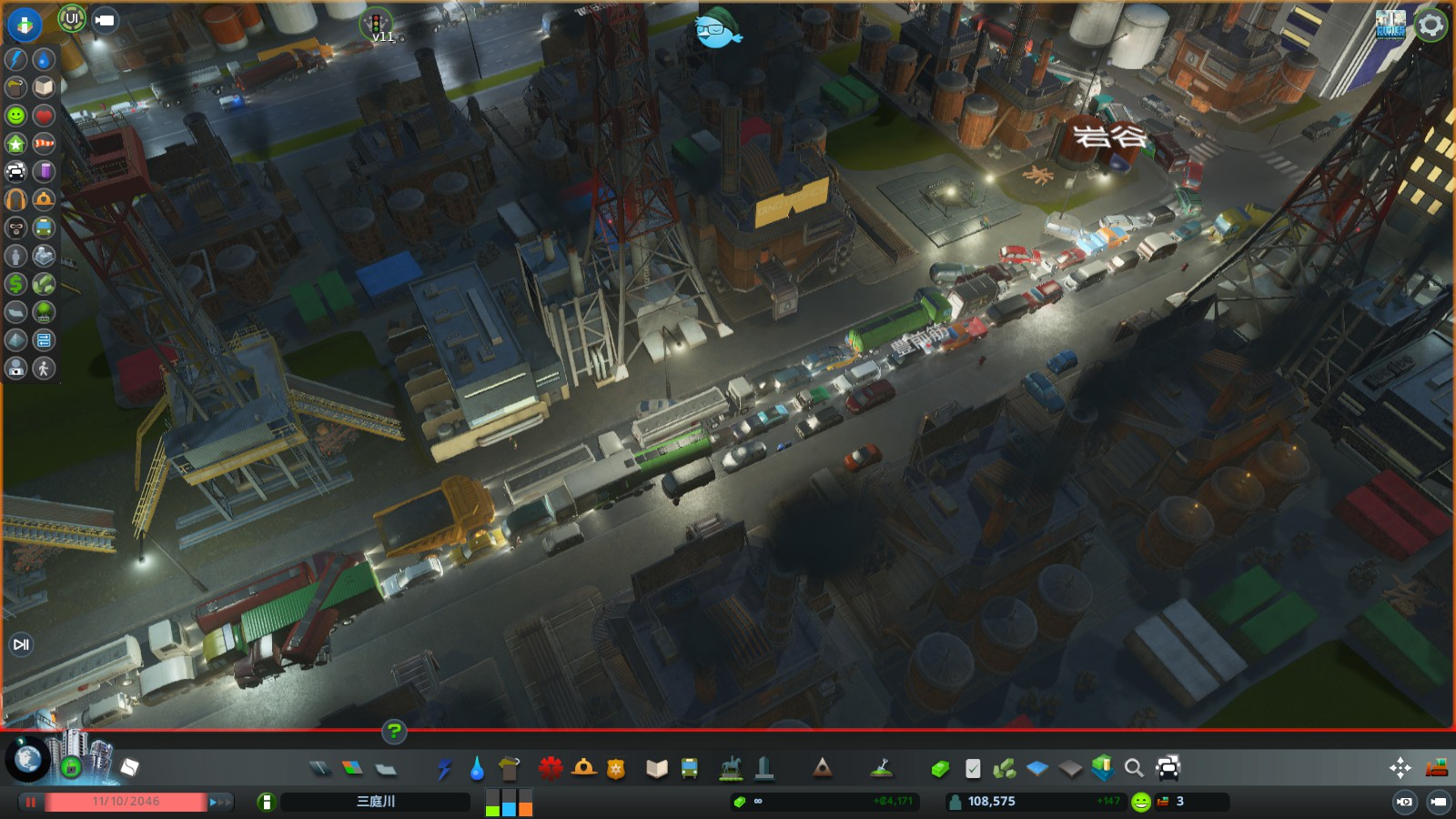Open the electricity build menu
This screenshot has height=819, width=1456.
point(444,769)
